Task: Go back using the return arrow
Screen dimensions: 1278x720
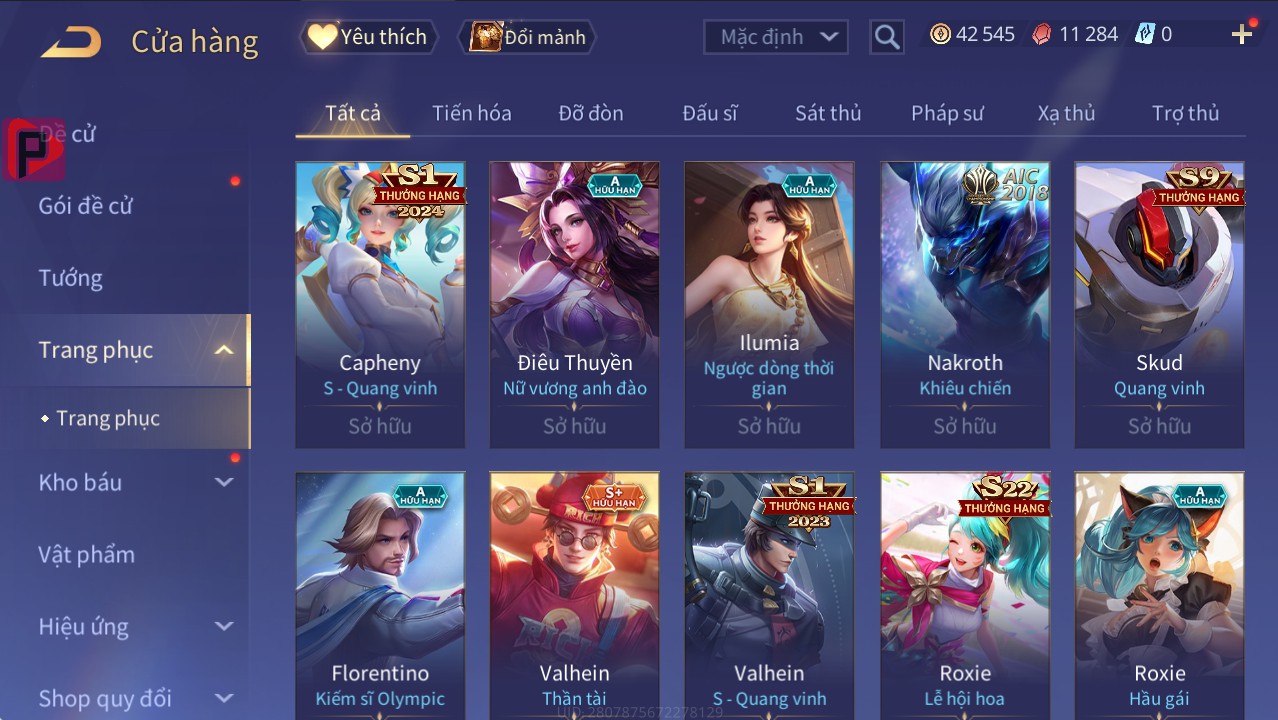Action: [x=71, y=42]
